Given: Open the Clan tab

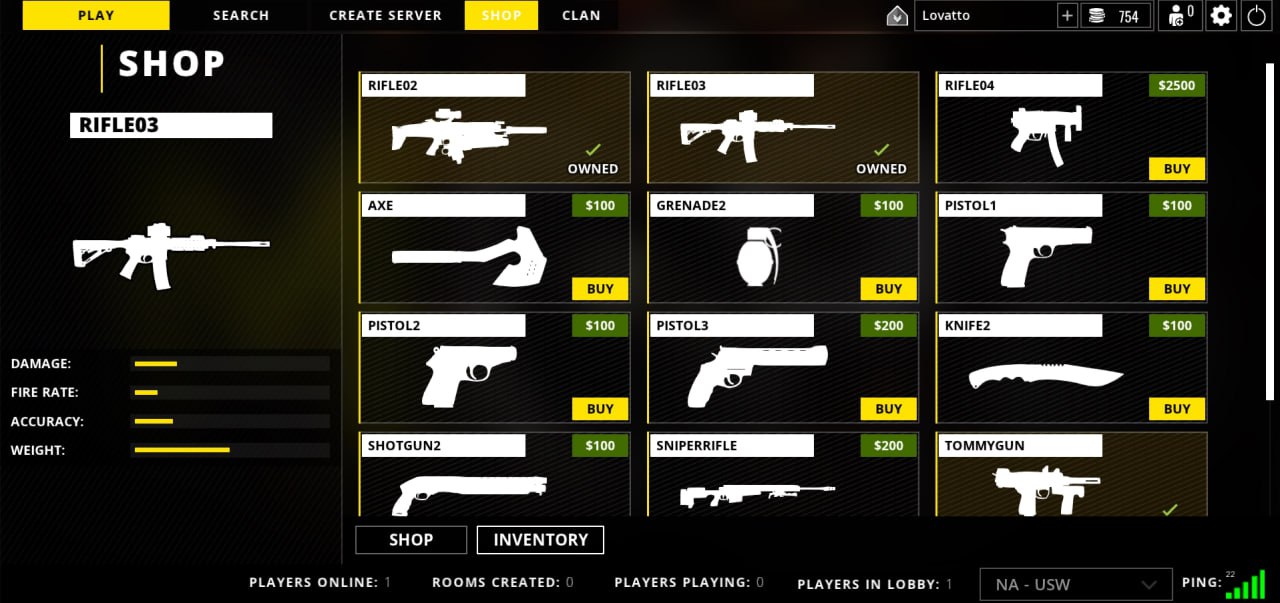Looking at the screenshot, I should [x=581, y=15].
